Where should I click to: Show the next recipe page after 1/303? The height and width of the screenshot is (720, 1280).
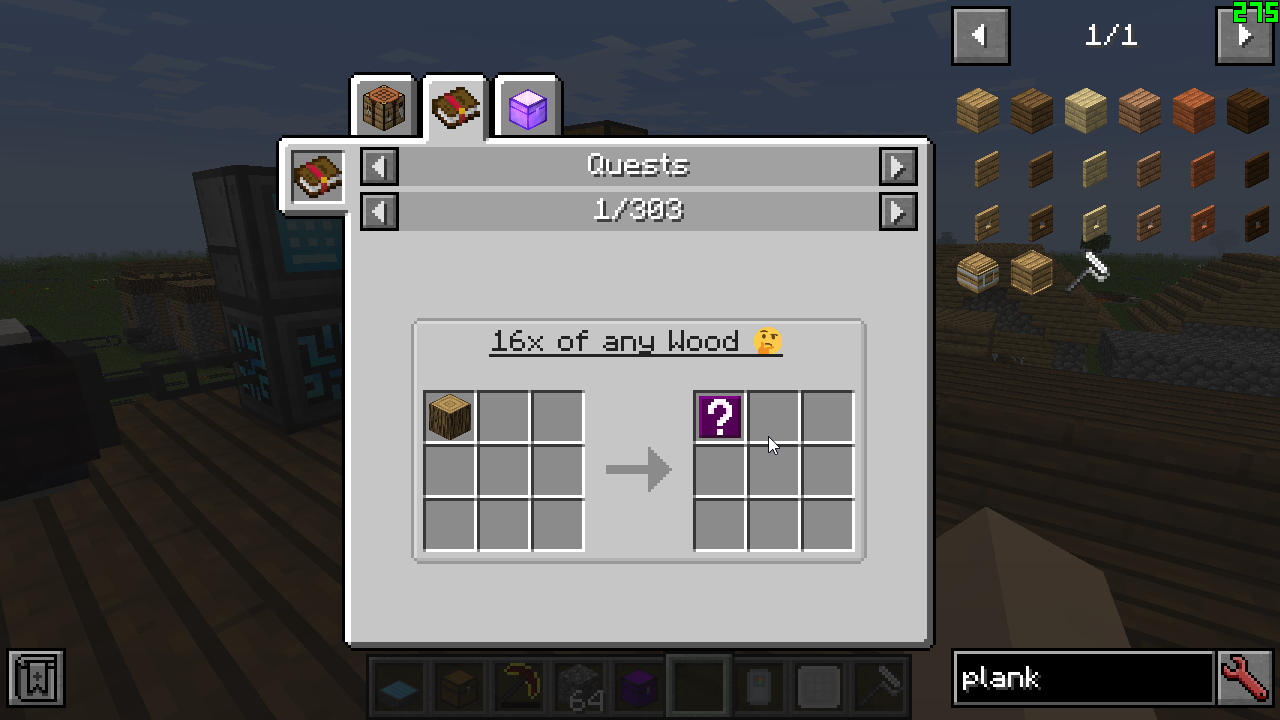[x=898, y=211]
